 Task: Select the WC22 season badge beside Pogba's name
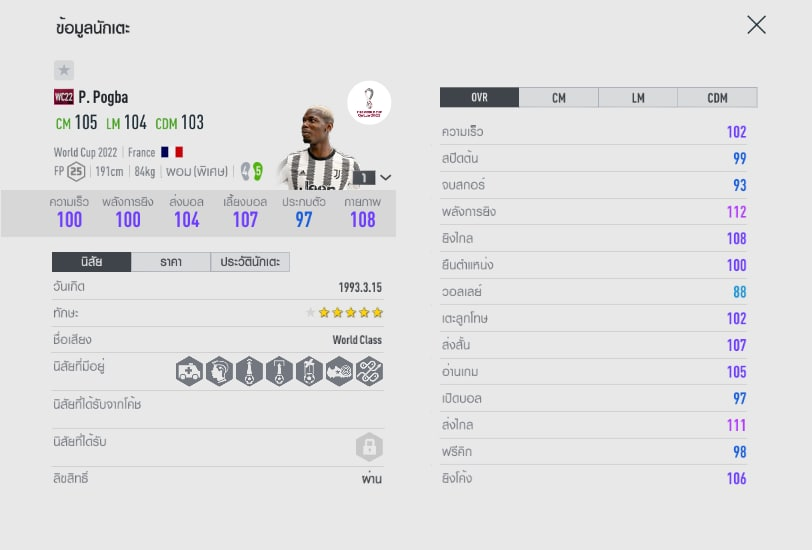pyautogui.click(x=64, y=97)
